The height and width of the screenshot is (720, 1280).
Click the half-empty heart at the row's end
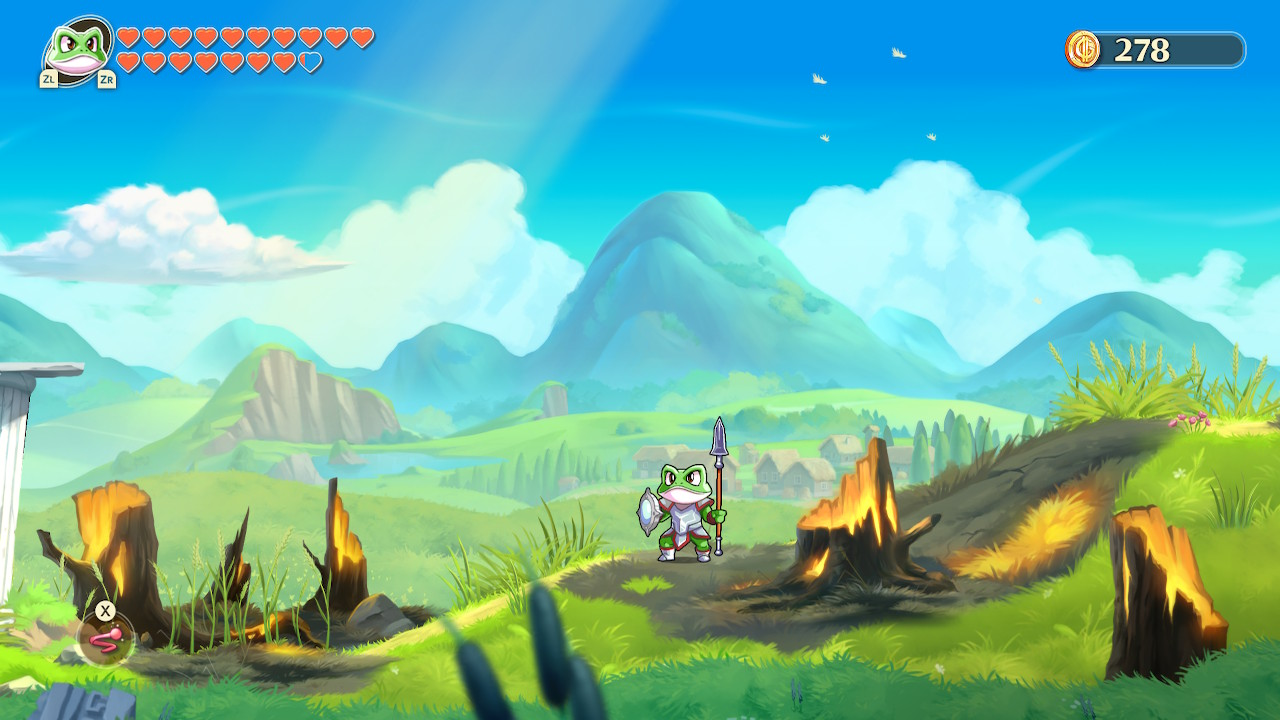click(x=308, y=60)
